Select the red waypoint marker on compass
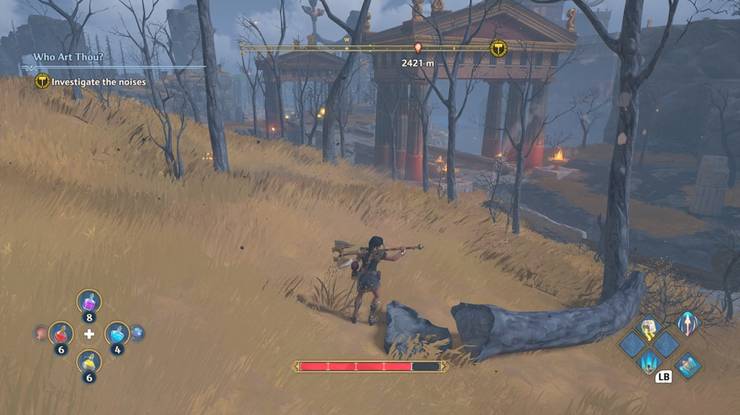Screen dimensions: 740x415 click(x=417, y=48)
